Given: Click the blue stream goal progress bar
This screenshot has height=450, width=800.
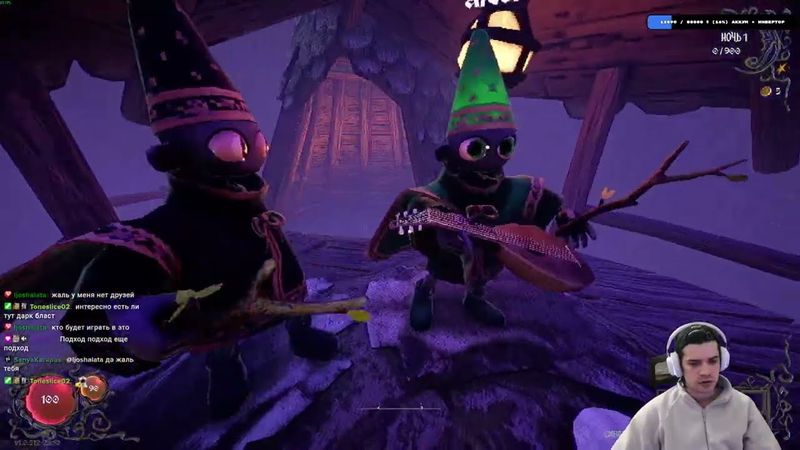Looking at the screenshot, I should pos(717,21).
